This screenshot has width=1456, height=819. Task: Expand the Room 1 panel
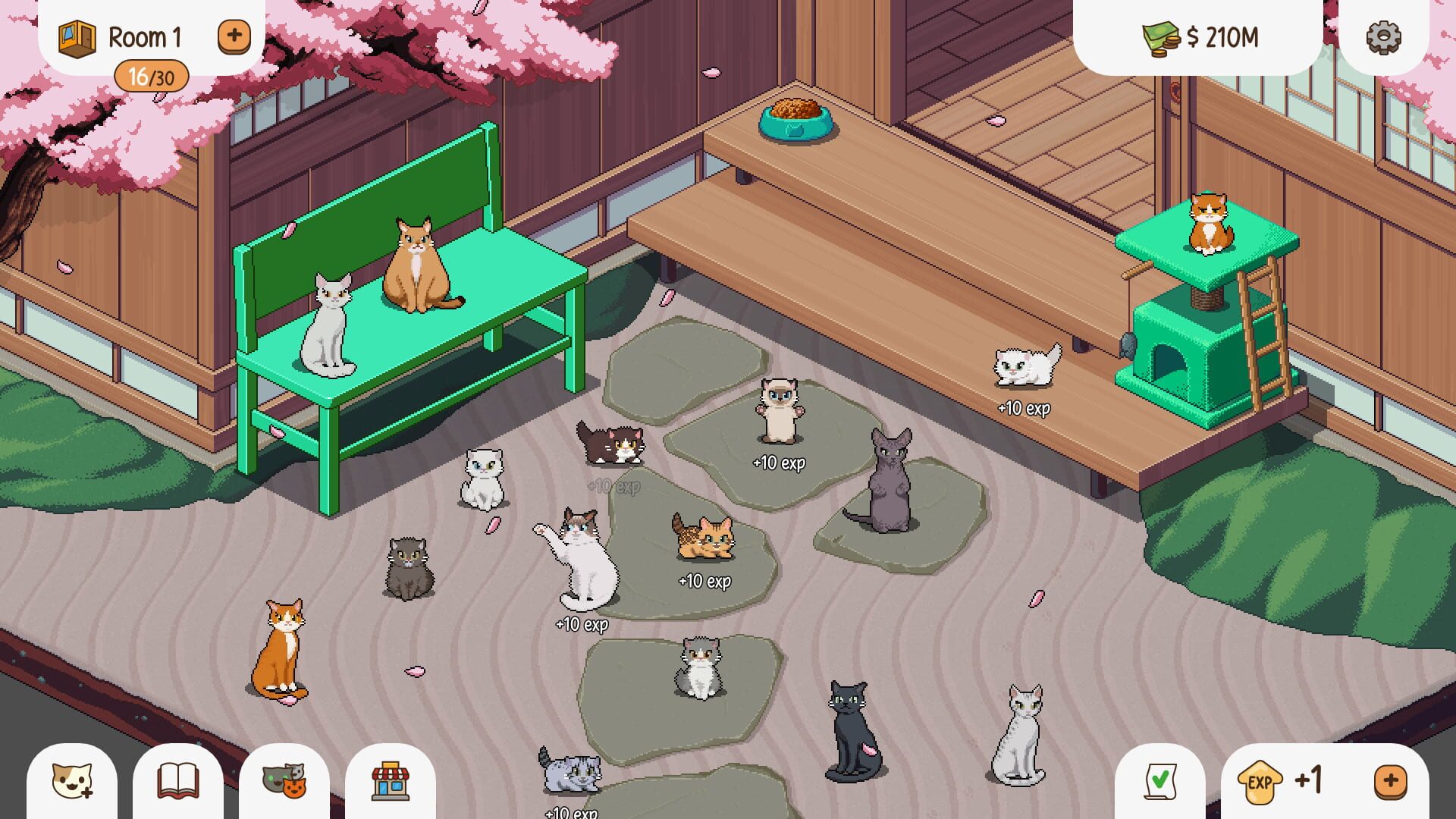click(x=234, y=35)
